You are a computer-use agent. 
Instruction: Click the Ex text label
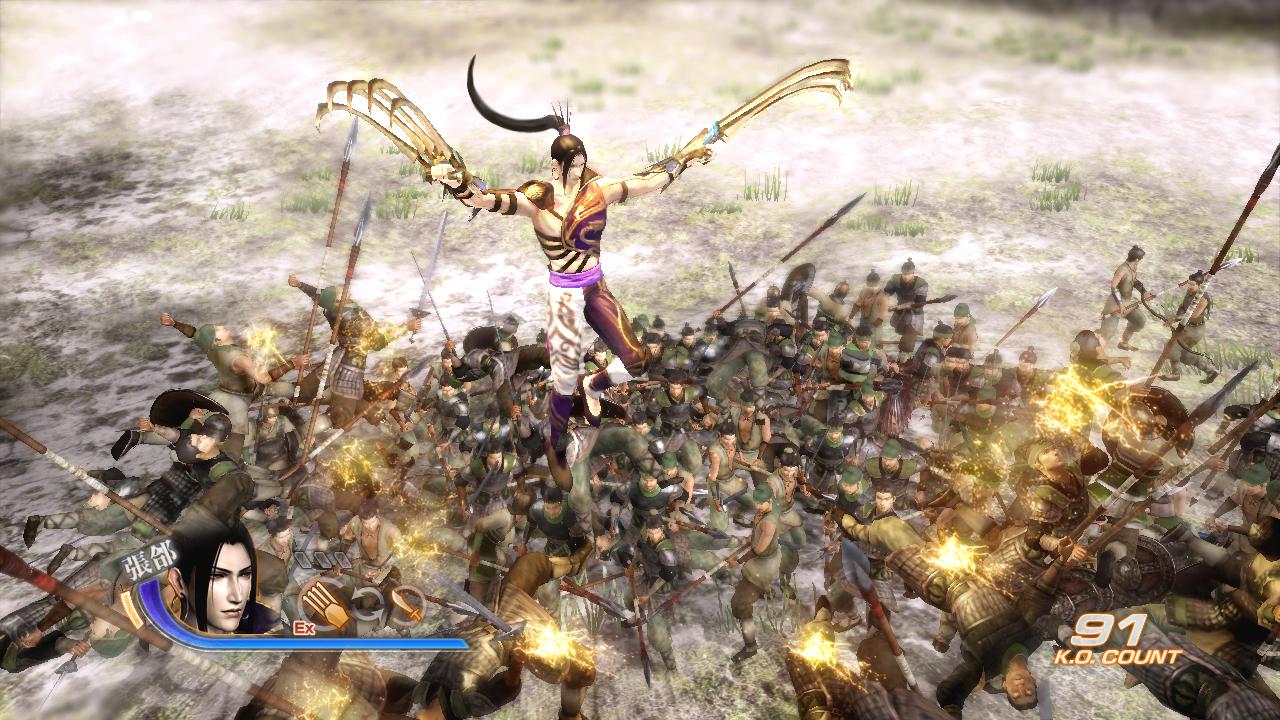point(303,627)
